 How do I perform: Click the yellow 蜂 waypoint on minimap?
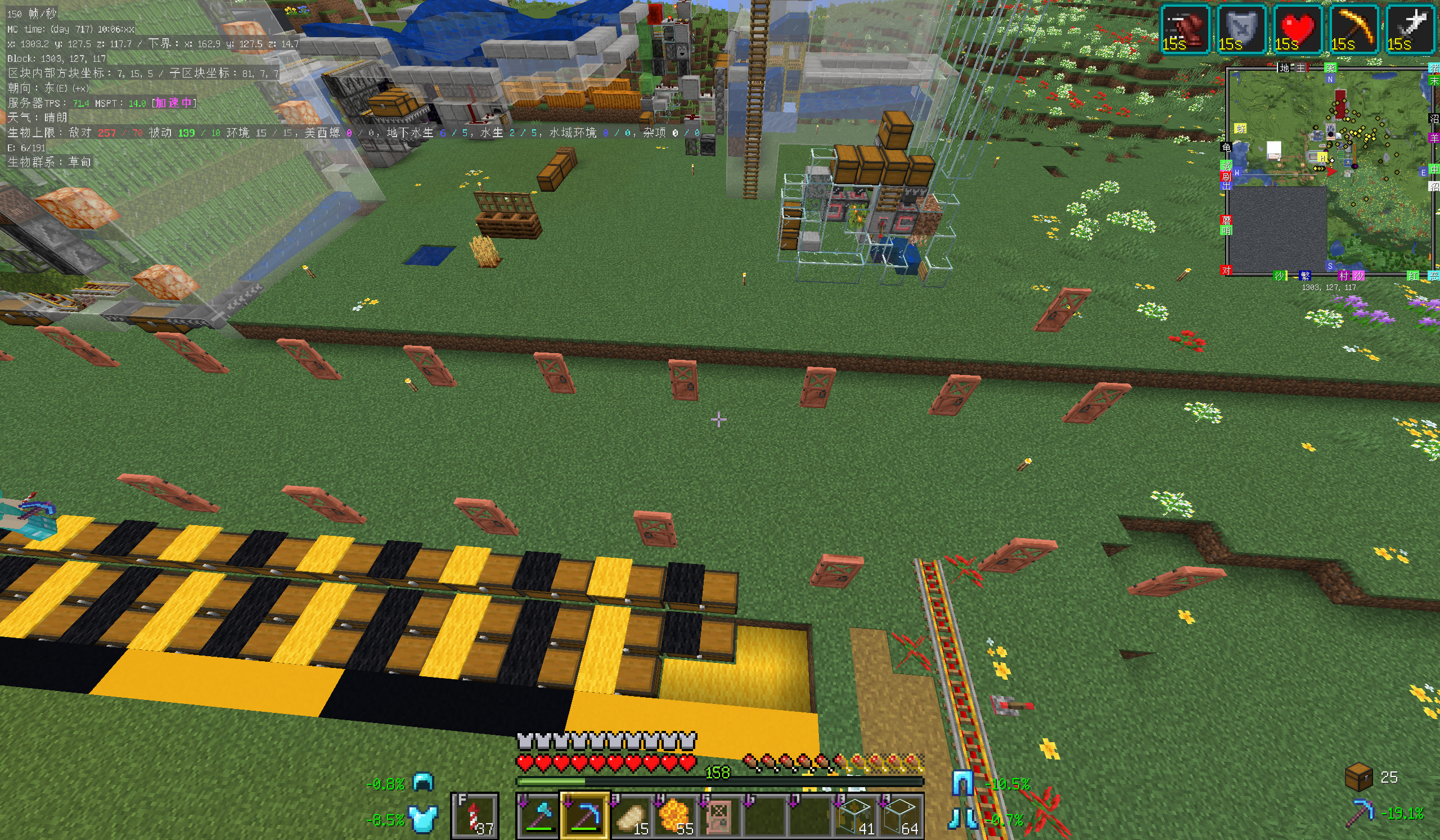(1240, 129)
